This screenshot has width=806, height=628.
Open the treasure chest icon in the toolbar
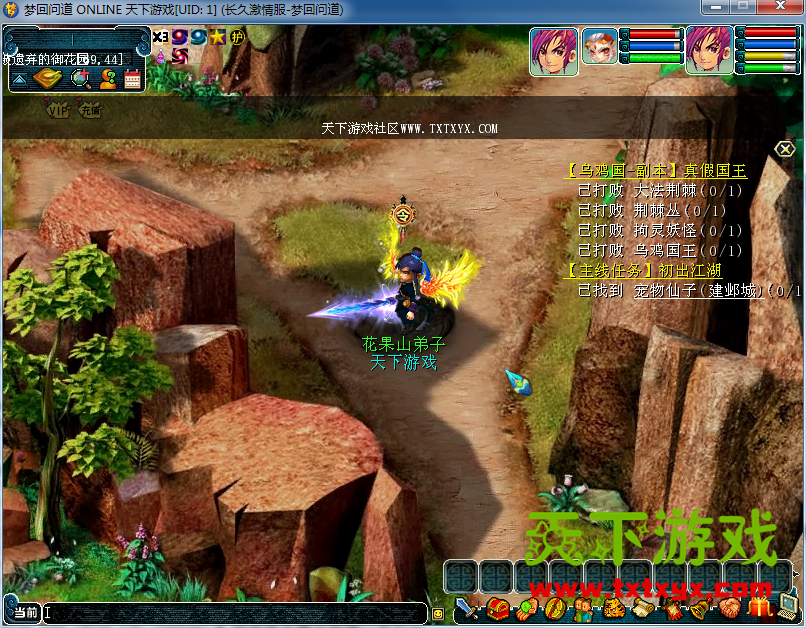point(497,607)
